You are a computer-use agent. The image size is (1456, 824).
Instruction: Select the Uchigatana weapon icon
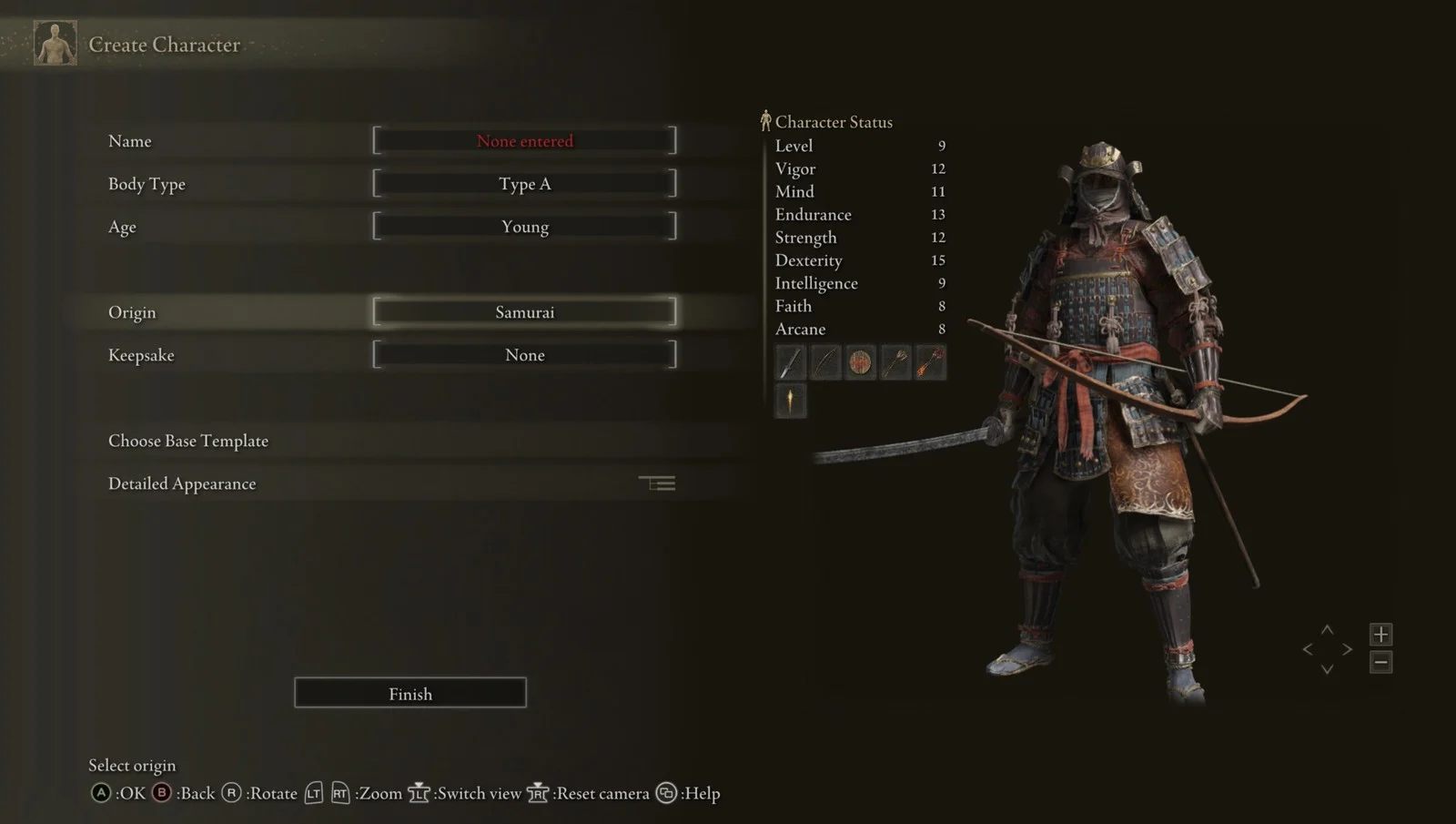pos(789,361)
